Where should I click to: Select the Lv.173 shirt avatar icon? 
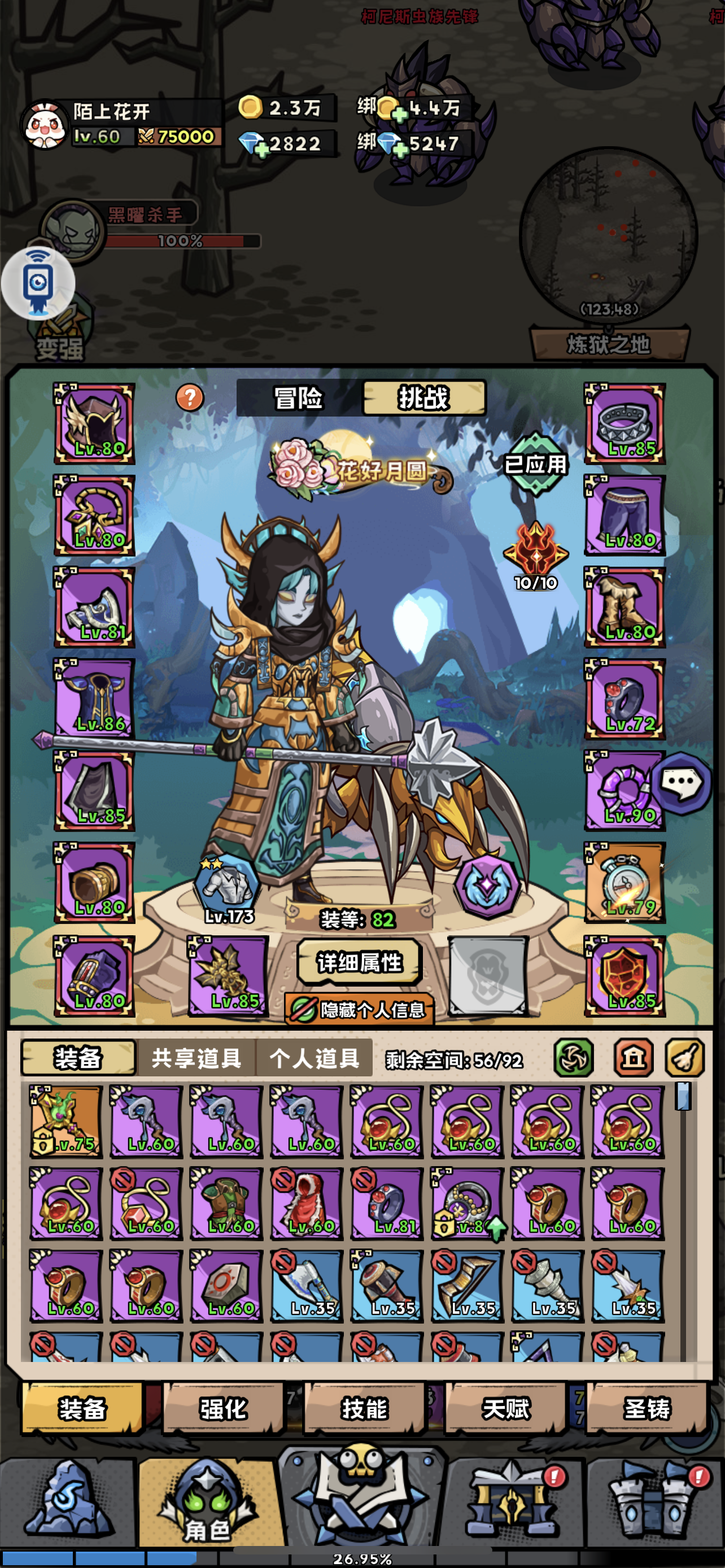[x=226, y=887]
